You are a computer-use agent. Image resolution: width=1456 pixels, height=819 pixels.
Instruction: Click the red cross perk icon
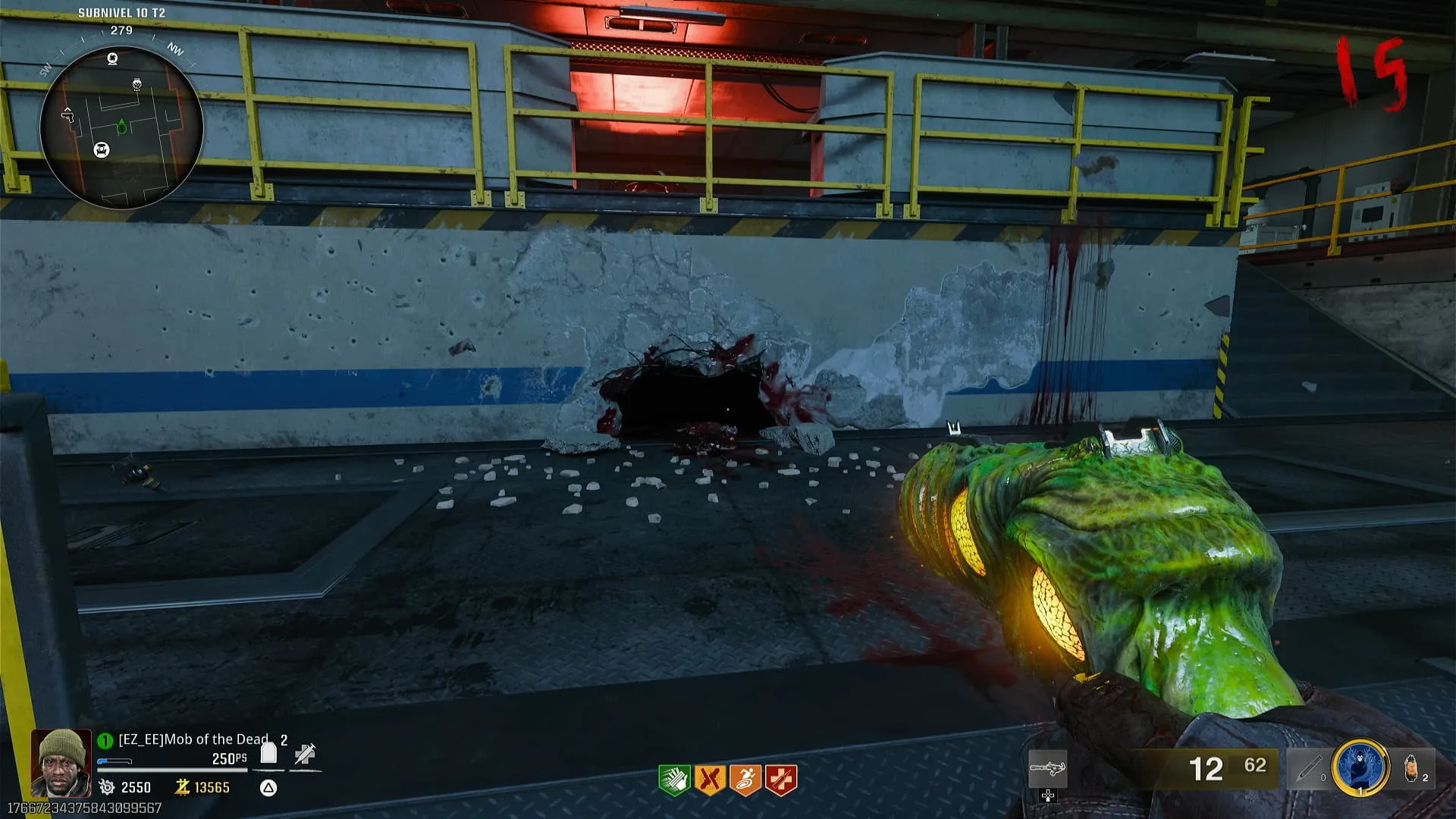pos(781,780)
